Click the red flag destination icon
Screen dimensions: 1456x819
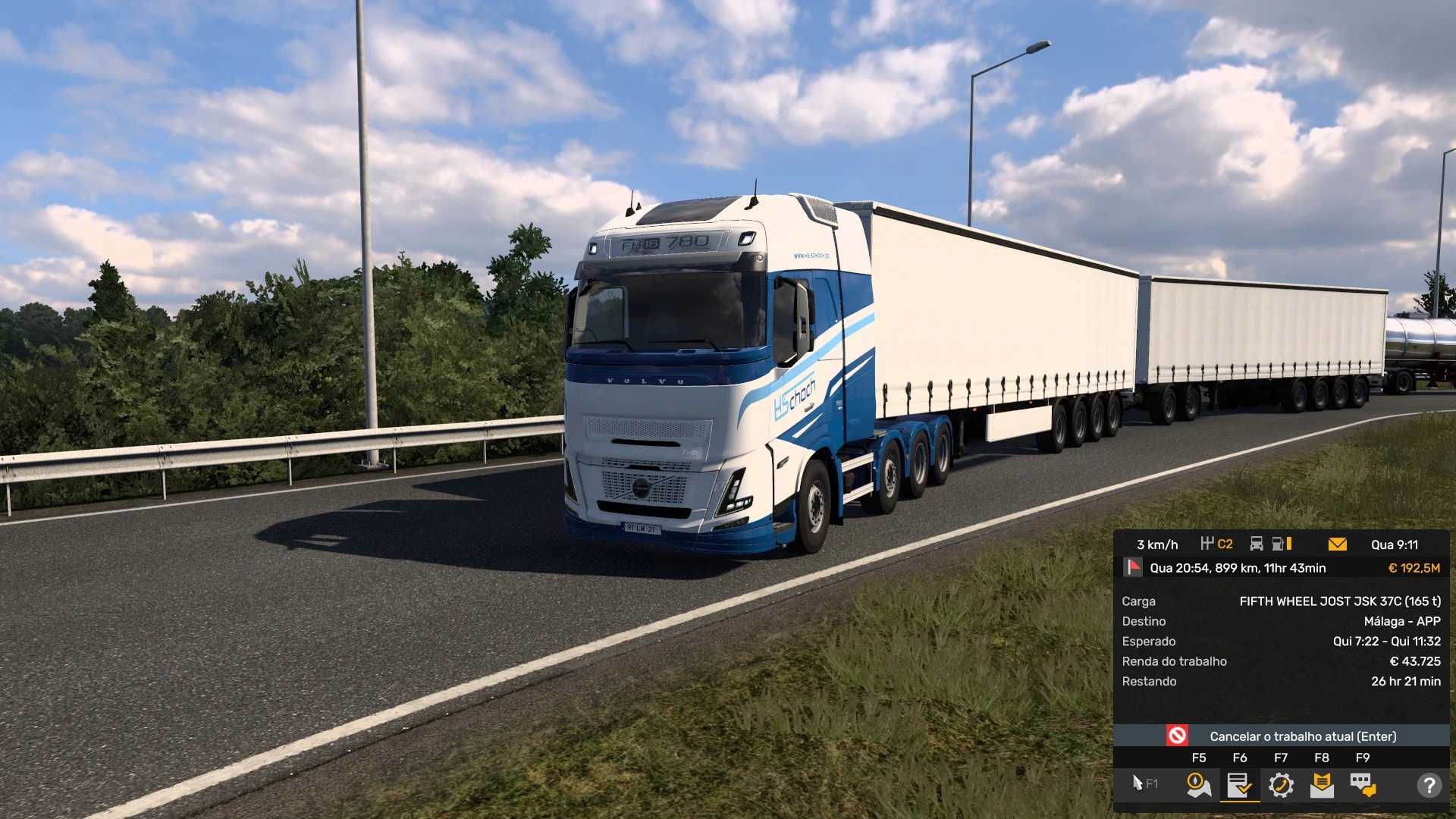1134,567
